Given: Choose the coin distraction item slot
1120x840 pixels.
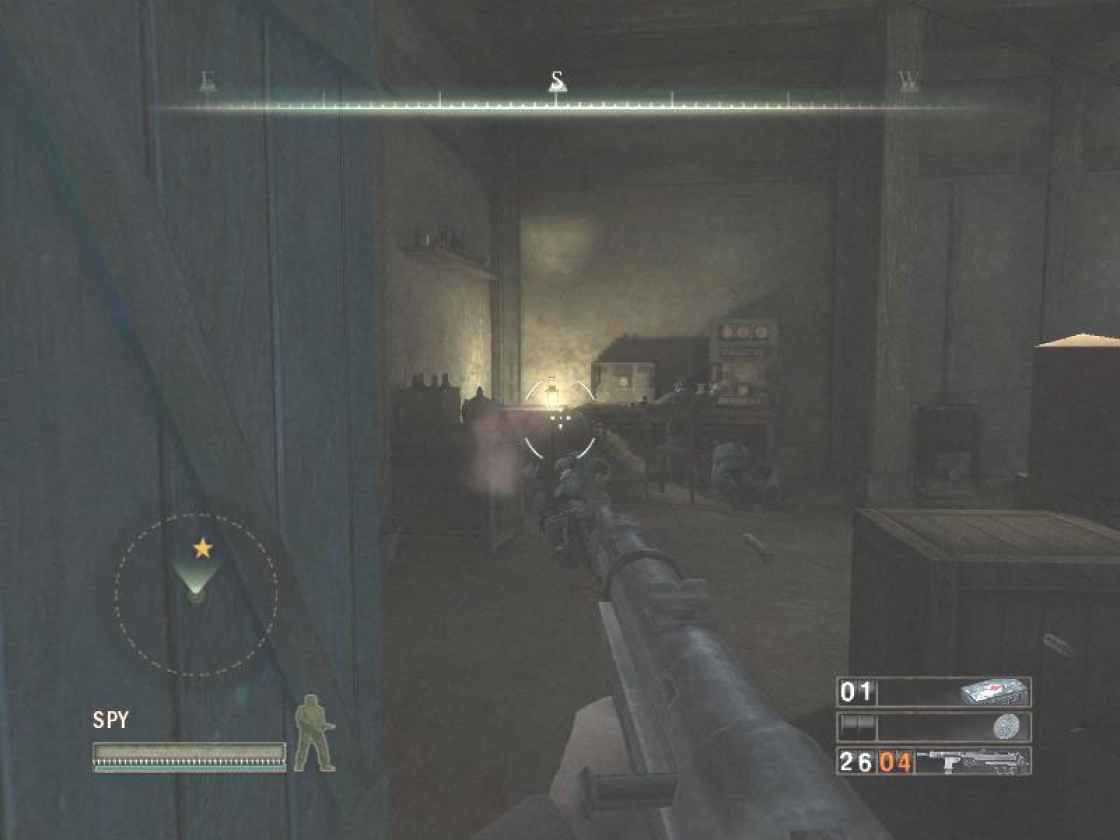Looking at the screenshot, I should pos(933,727).
